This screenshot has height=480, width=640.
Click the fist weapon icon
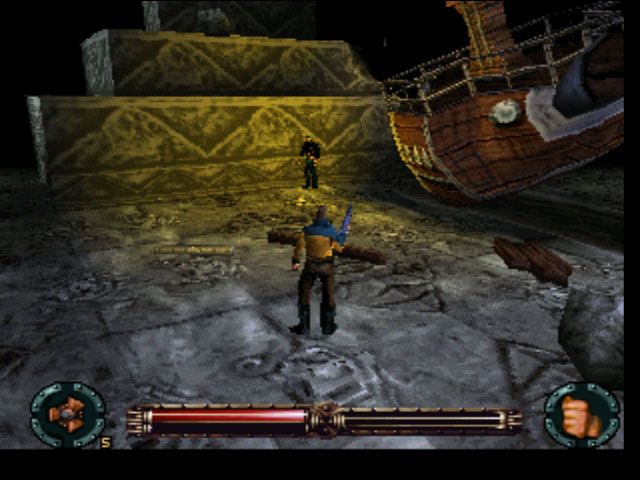click(x=581, y=415)
